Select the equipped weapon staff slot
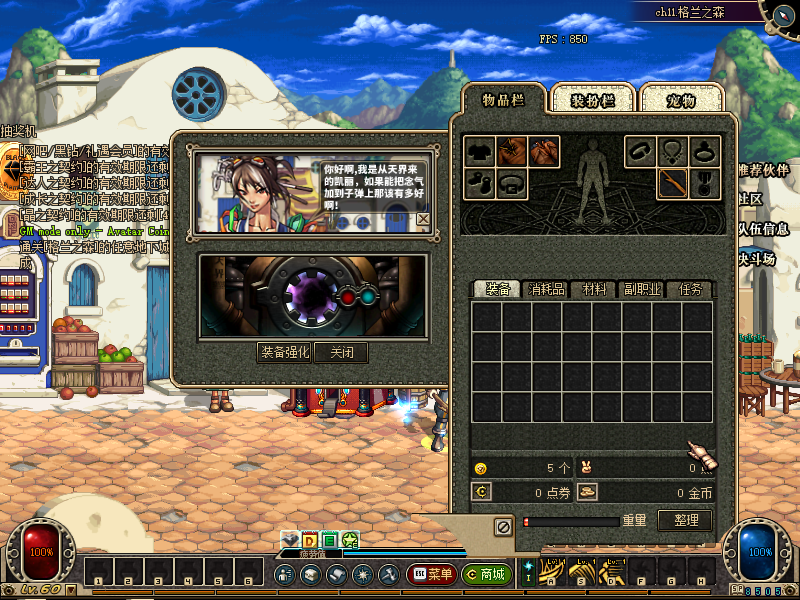Image resolution: width=800 pixels, height=600 pixels. [673, 183]
